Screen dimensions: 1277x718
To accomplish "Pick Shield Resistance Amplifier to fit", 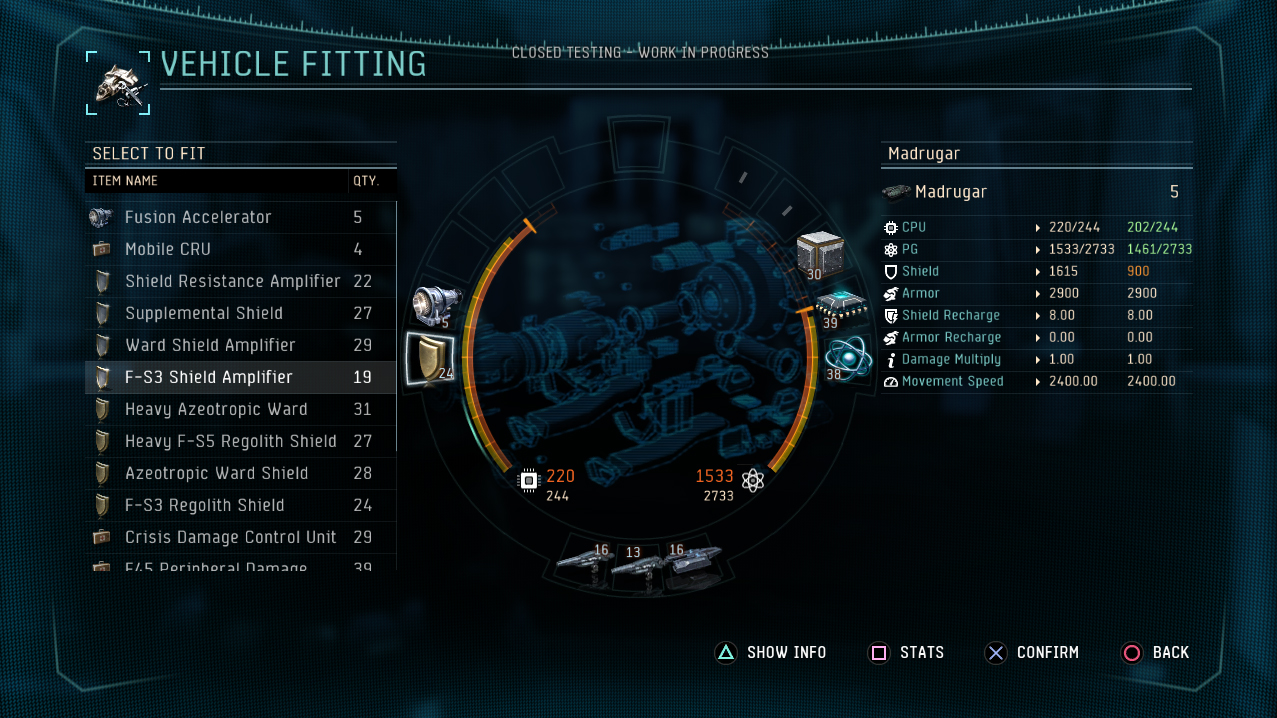I will (x=232, y=281).
